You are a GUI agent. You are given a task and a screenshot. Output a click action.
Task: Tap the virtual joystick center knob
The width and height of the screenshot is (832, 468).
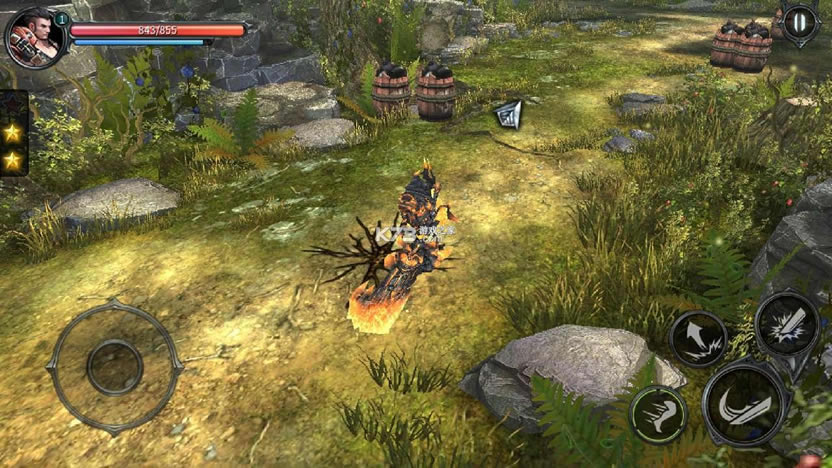(x=114, y=367)
